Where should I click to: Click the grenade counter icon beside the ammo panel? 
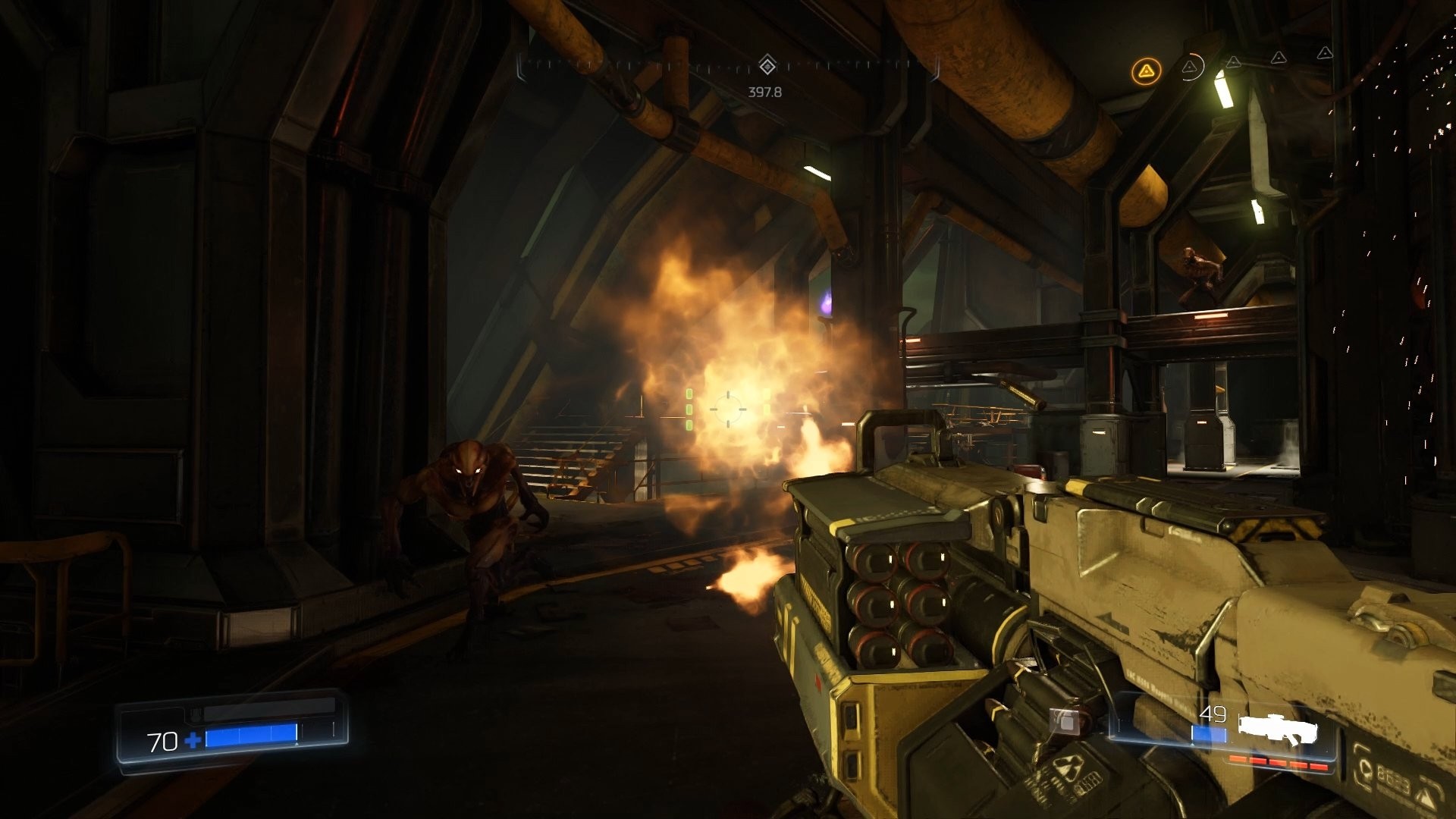pyautogui.click(x=1065, y=722)
